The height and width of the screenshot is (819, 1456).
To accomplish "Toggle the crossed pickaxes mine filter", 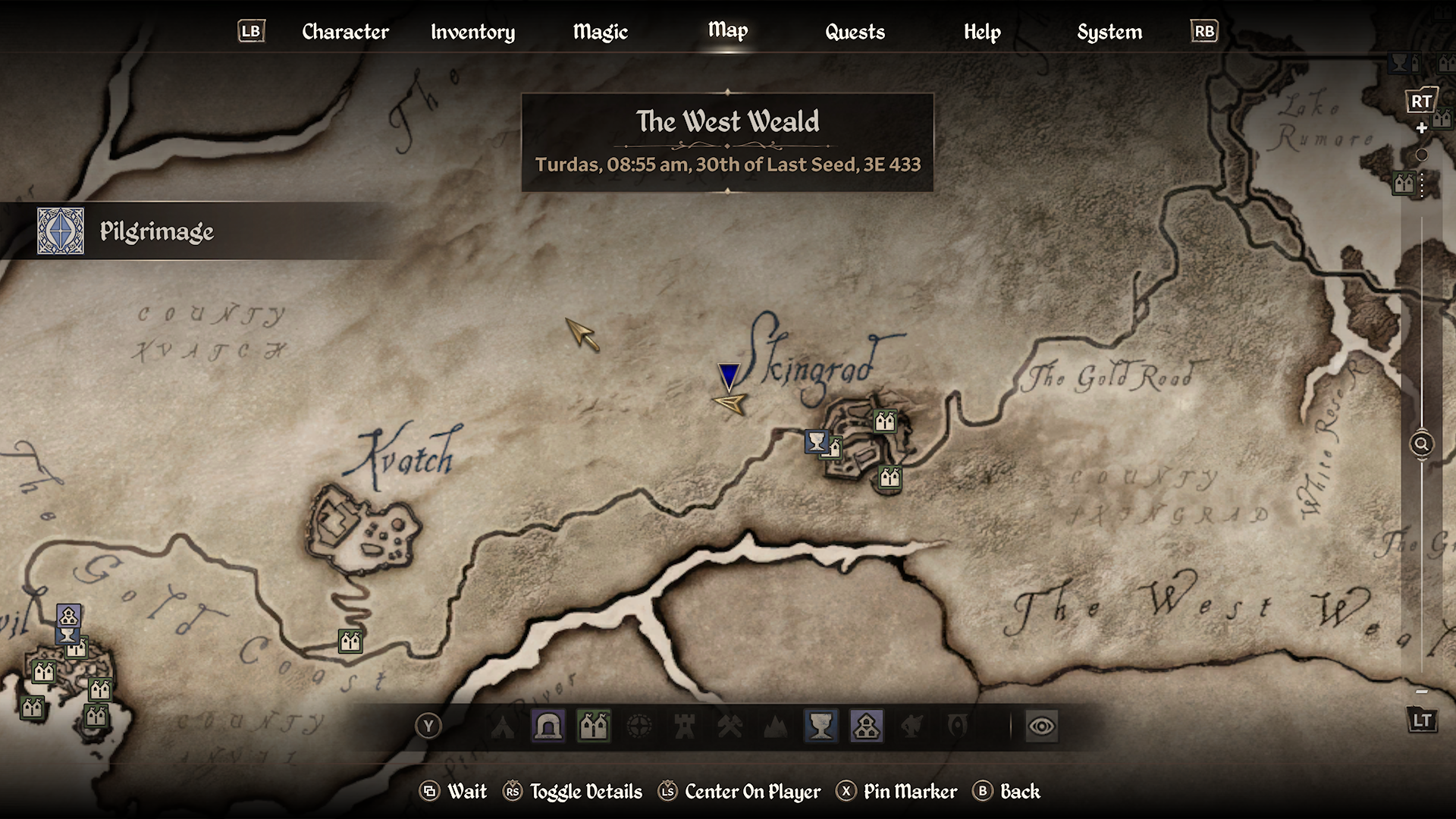I will 730,726.
